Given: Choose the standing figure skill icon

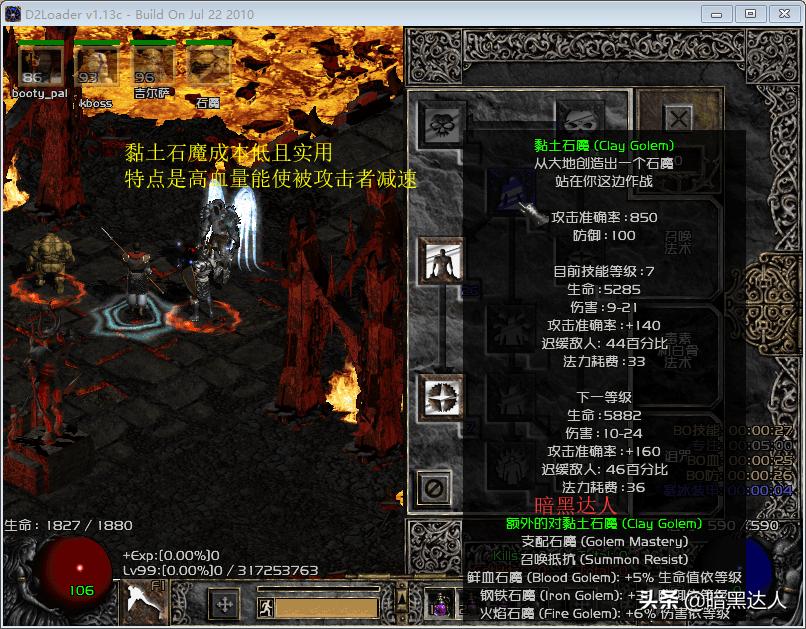Looking at the screenshot, I should 441,260.
